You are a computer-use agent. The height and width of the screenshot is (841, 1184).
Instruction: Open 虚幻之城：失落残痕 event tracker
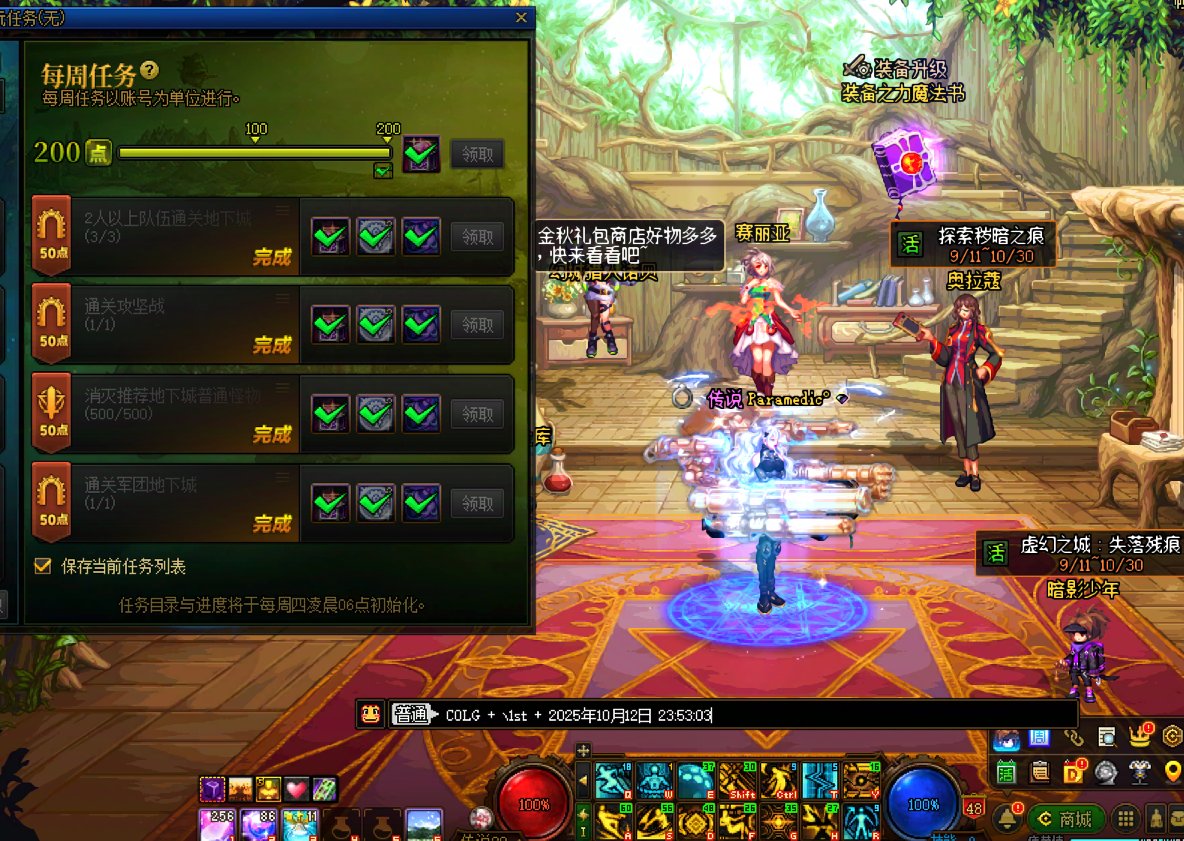[1080, 553]
